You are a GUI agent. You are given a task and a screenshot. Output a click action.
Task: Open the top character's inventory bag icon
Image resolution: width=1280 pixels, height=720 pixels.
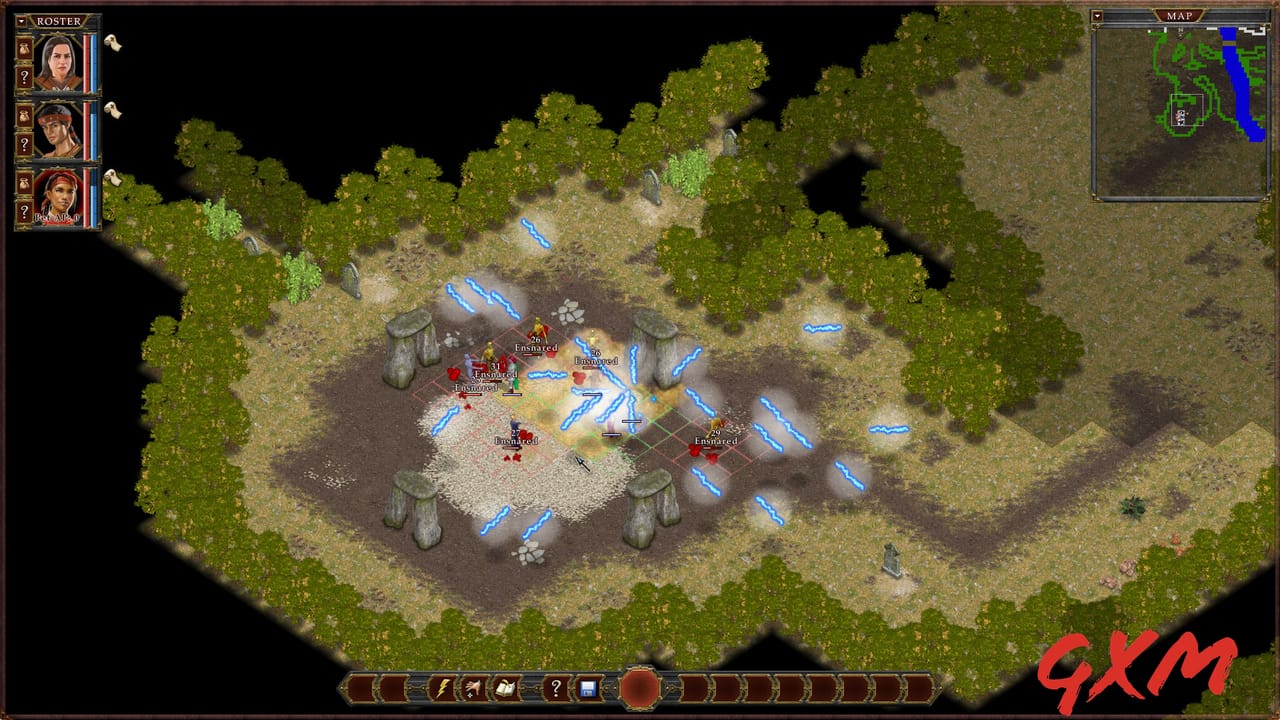click(24, 50)
